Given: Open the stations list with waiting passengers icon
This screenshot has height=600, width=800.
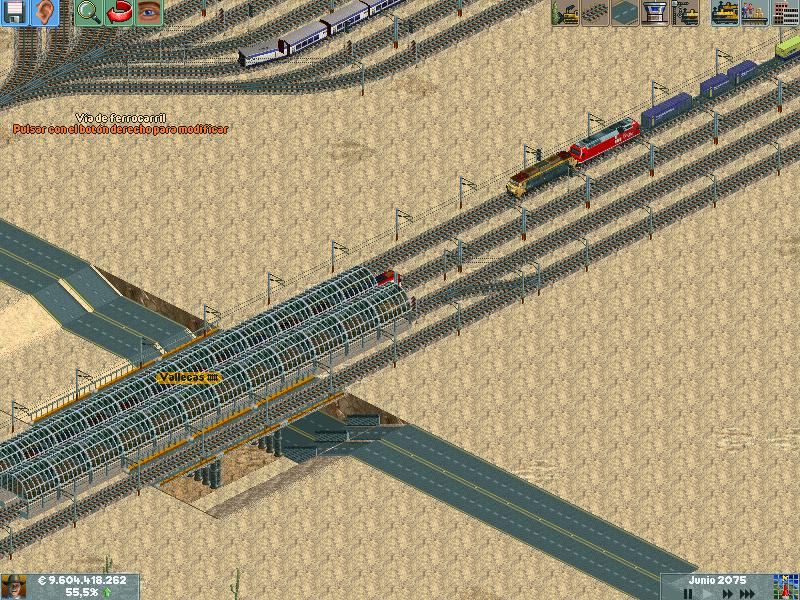Looking at the screenshot, I should [x=754, y=13].
